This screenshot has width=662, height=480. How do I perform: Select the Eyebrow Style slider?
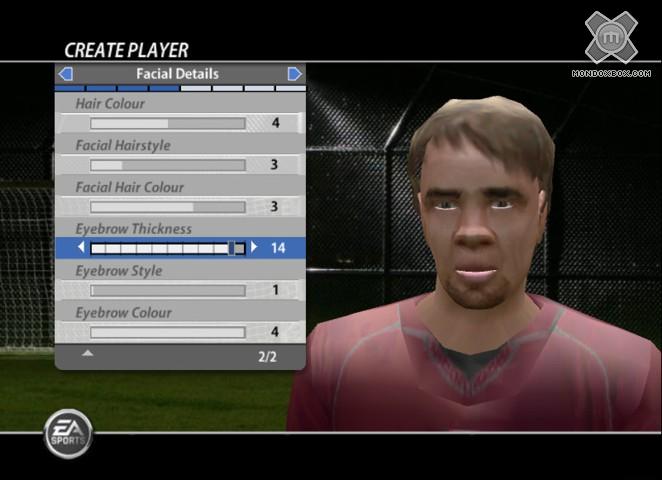tap(167, 291)
